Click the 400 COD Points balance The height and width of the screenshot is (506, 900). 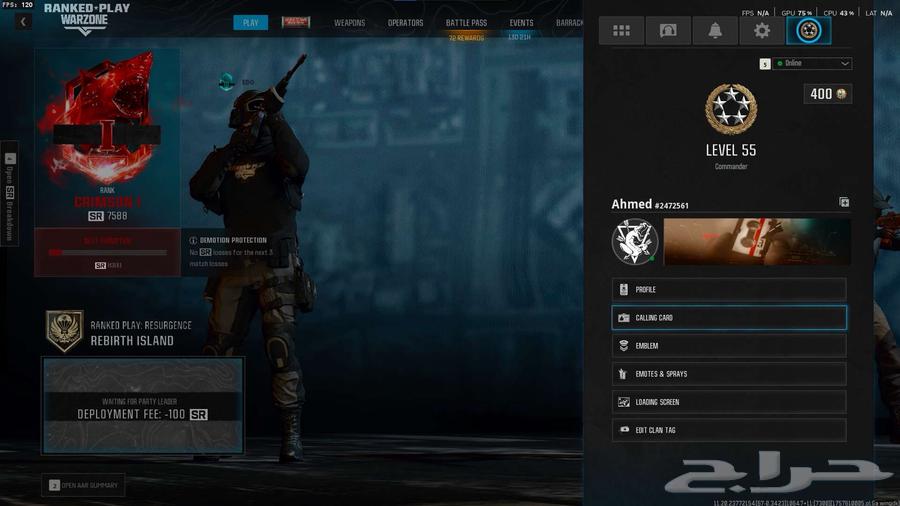click(827, 94)
